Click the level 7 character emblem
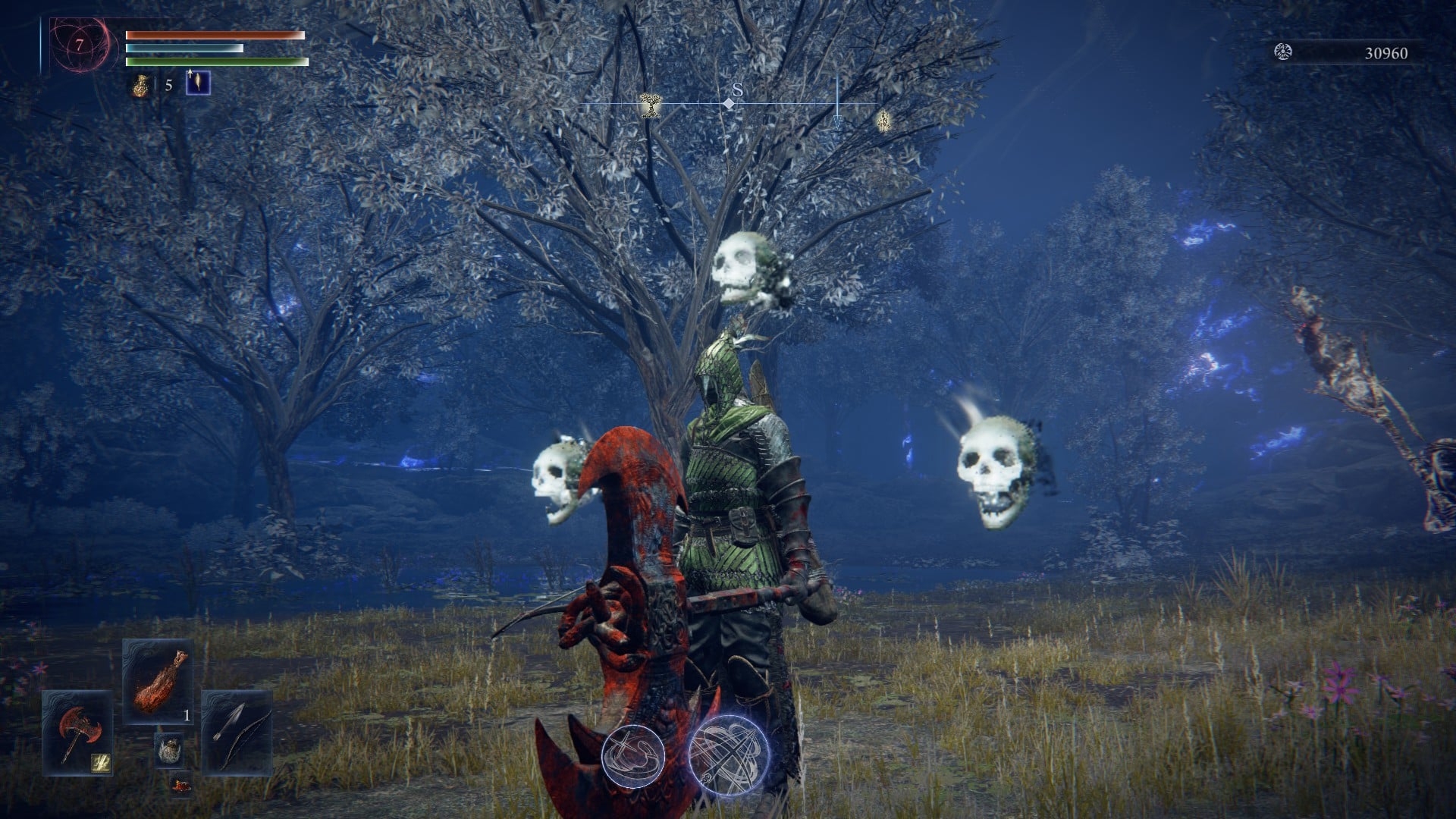The width and height of the screenshot is (1456, 819). point(79,46)
